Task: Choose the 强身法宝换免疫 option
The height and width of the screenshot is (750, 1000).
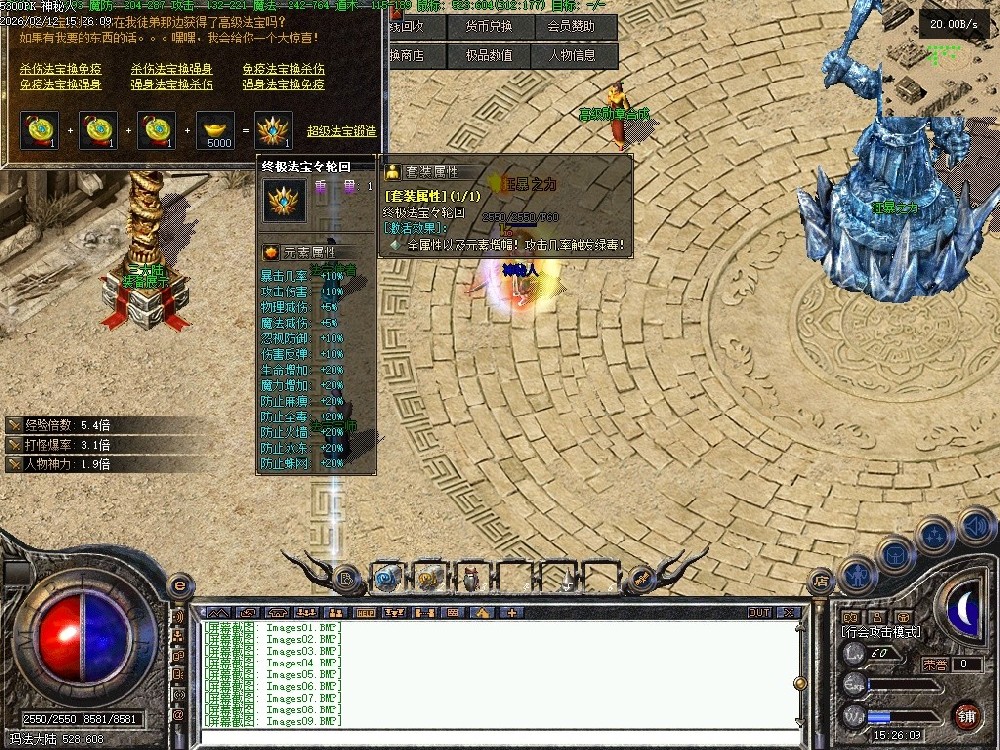Action: [x=283, y=84]
